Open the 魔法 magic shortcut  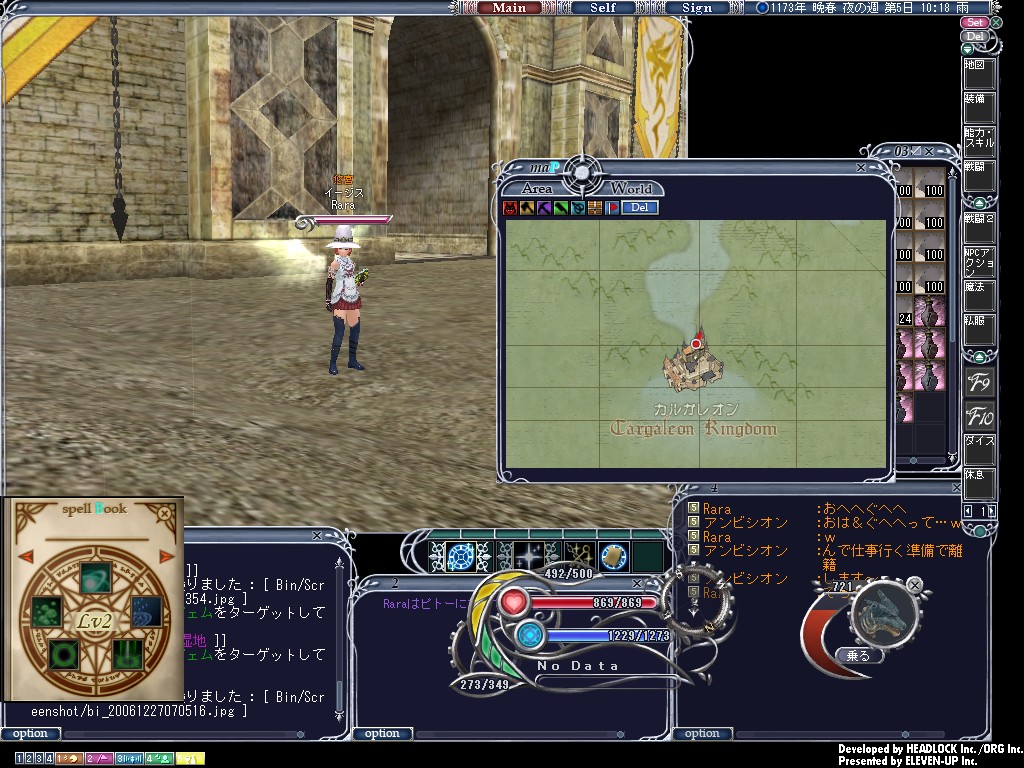pos(979,295)
